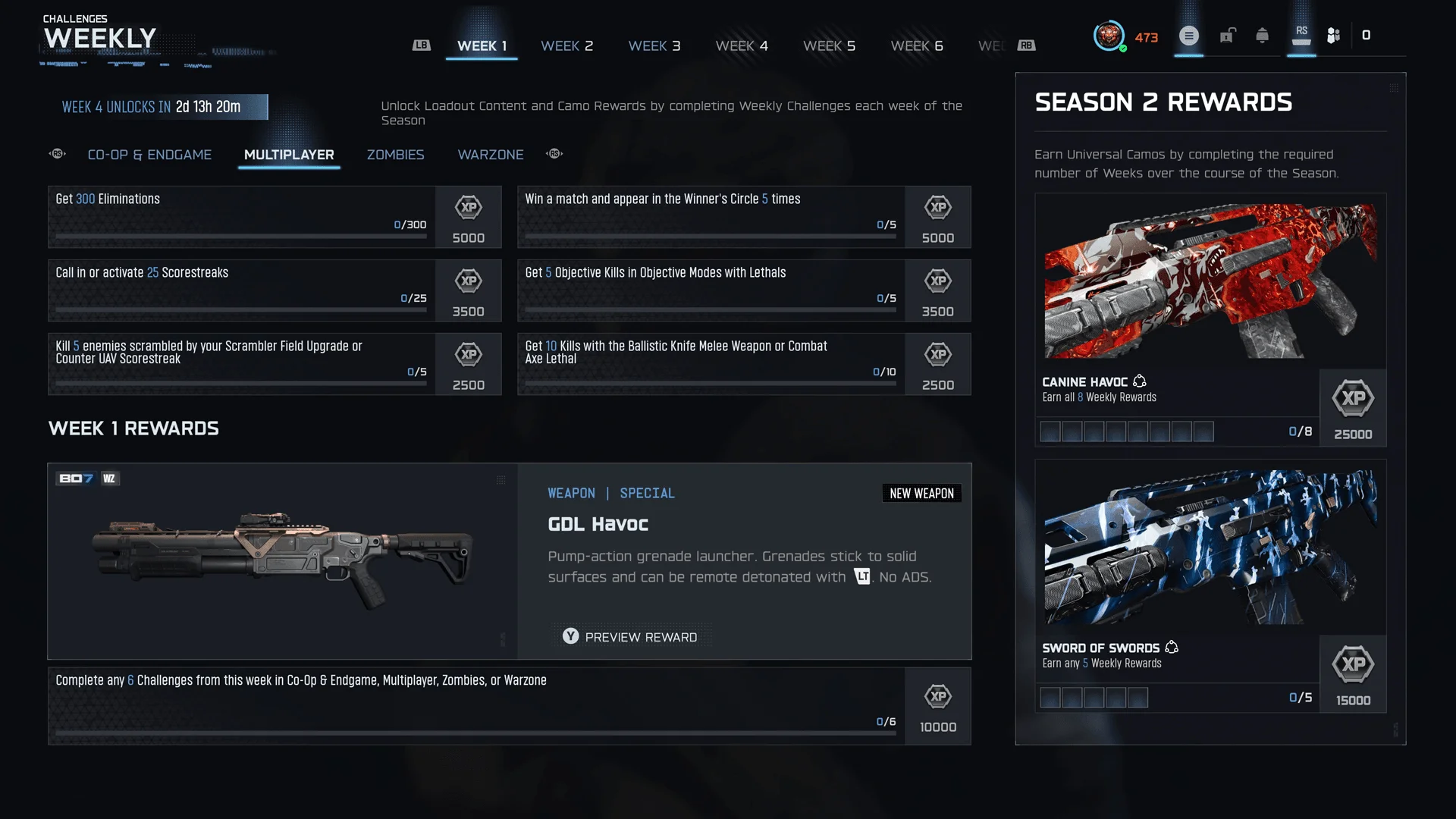Click the Y button prompt in Preview Reward
Viewport: 1456px width, 819px height.
[x=570, y=637]
